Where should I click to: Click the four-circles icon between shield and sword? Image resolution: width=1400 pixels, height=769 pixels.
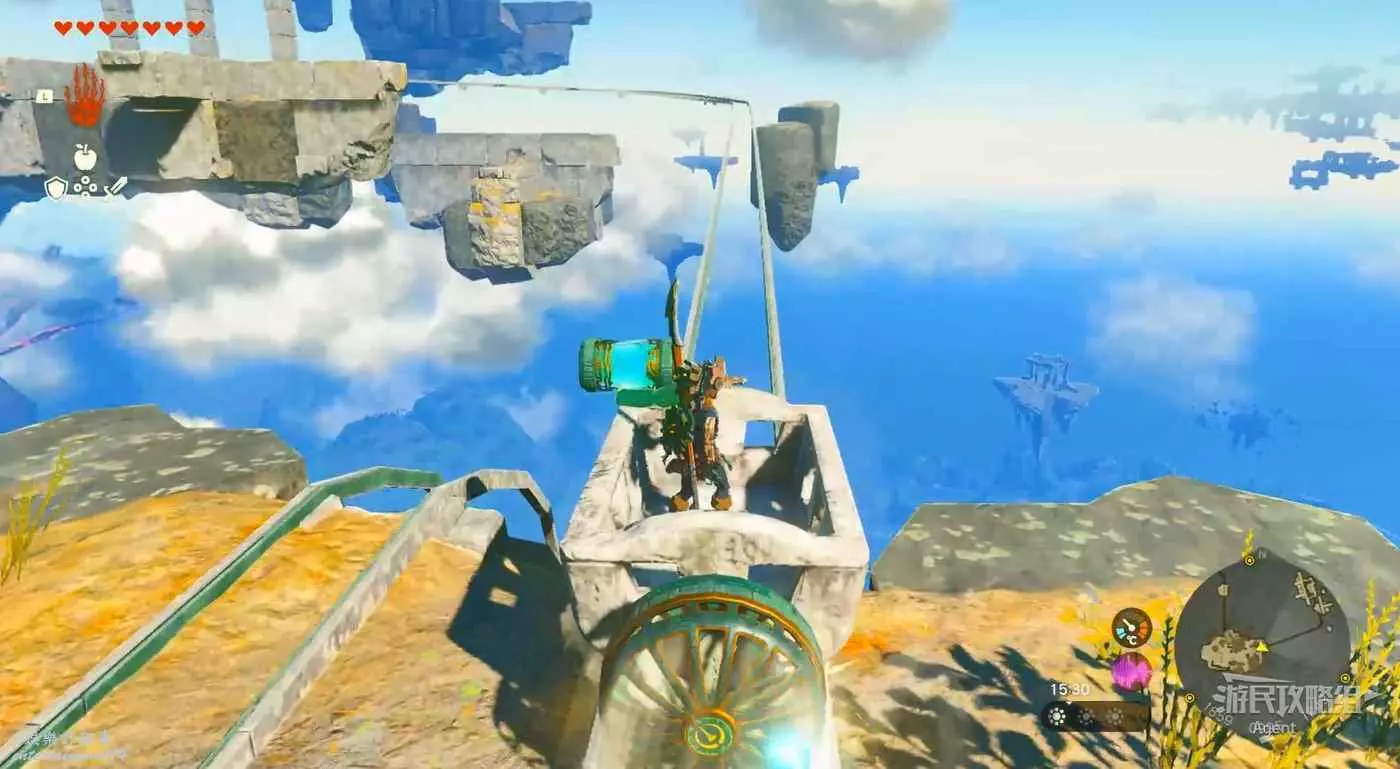(85, 187)
